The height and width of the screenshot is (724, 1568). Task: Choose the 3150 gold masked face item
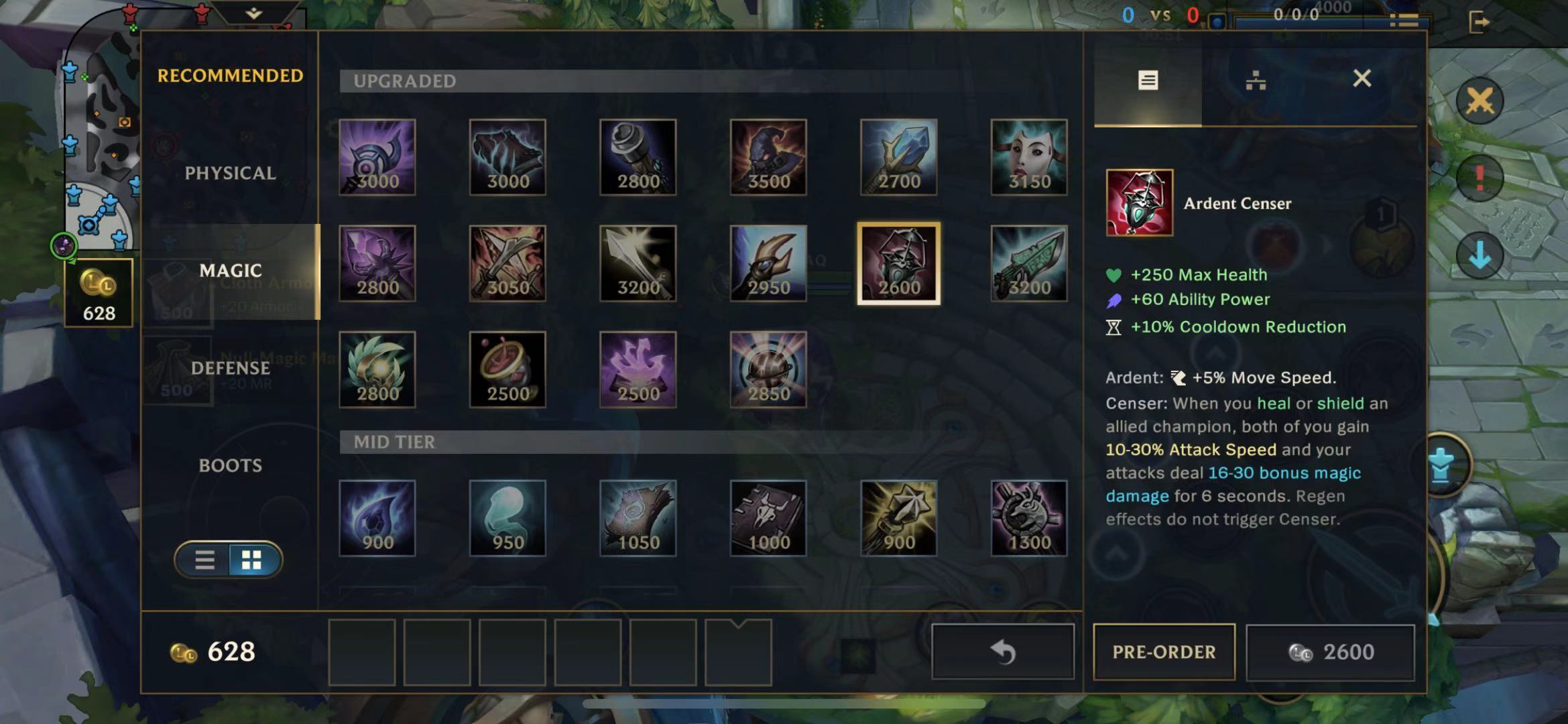1028,158
